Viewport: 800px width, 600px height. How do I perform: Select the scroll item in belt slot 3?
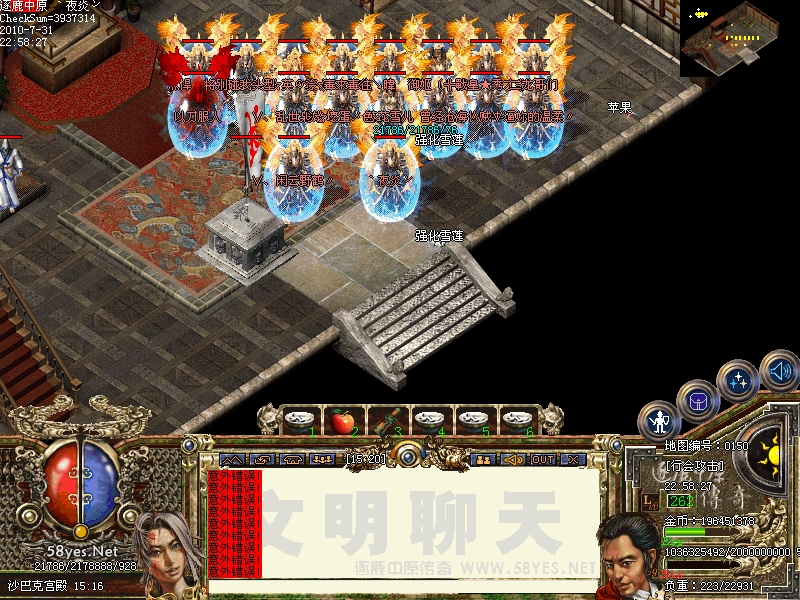tap(387, 421)
